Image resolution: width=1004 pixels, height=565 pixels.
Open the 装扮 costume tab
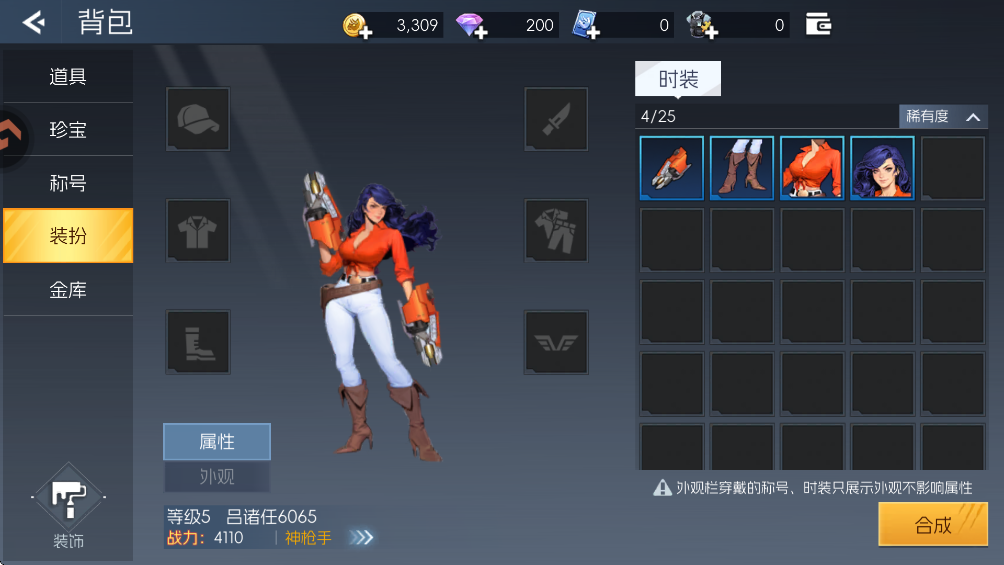click(x=68, y=236)
